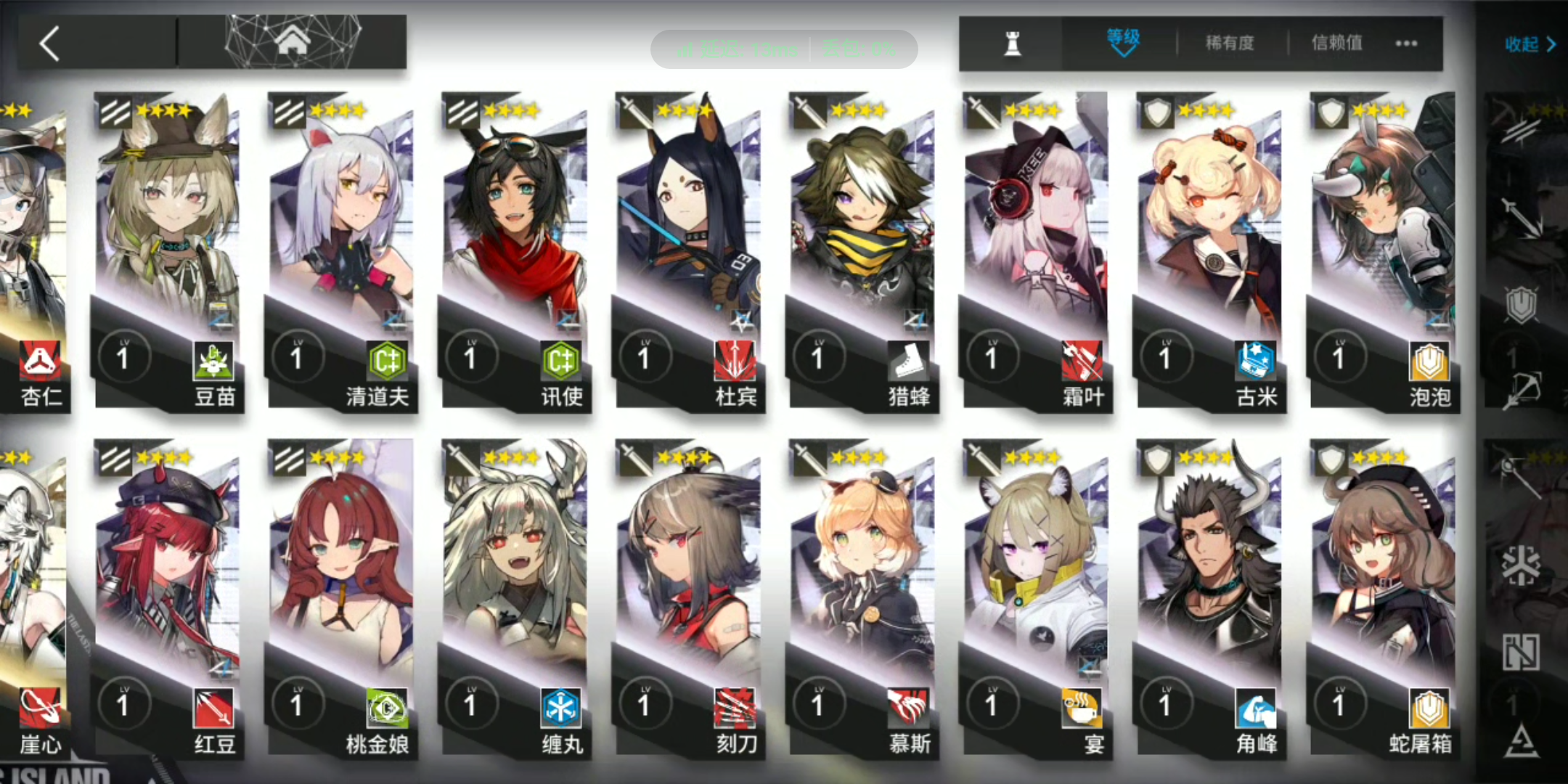
Task: Collapse the panel using the 收起 chevron
Action: point(1530,44)
